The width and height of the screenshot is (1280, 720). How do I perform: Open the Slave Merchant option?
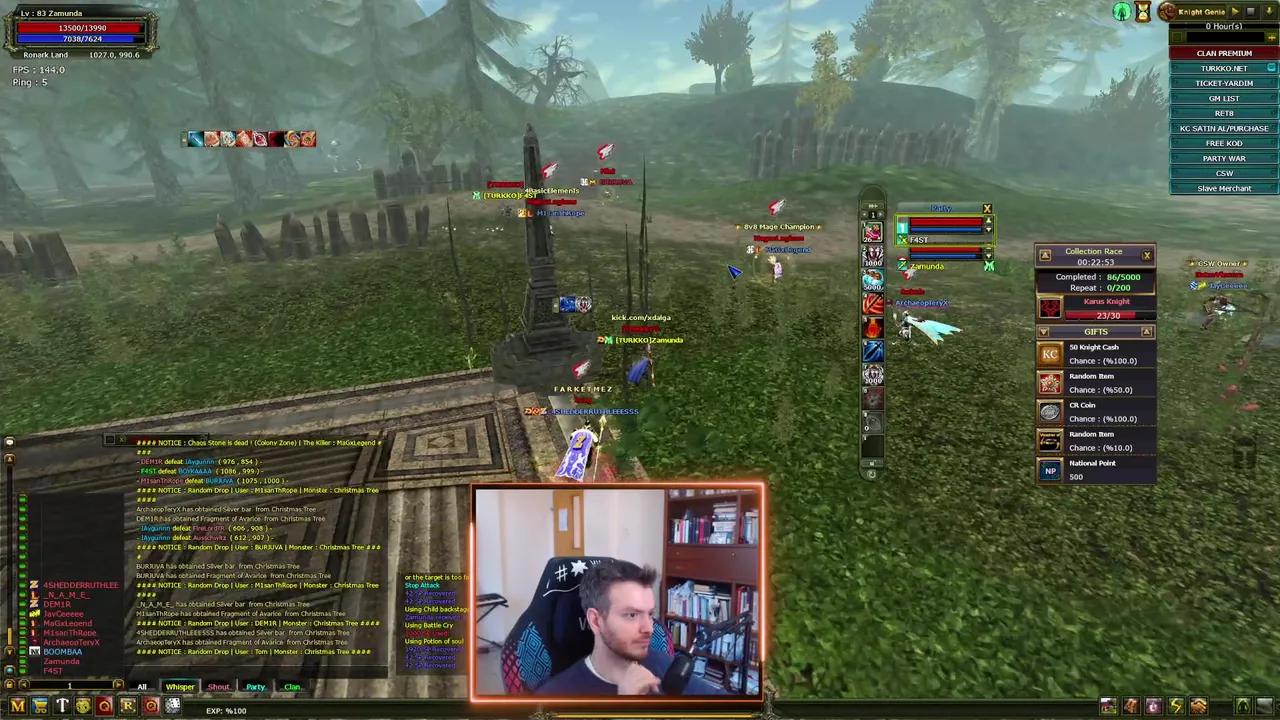coord(1224,188)
